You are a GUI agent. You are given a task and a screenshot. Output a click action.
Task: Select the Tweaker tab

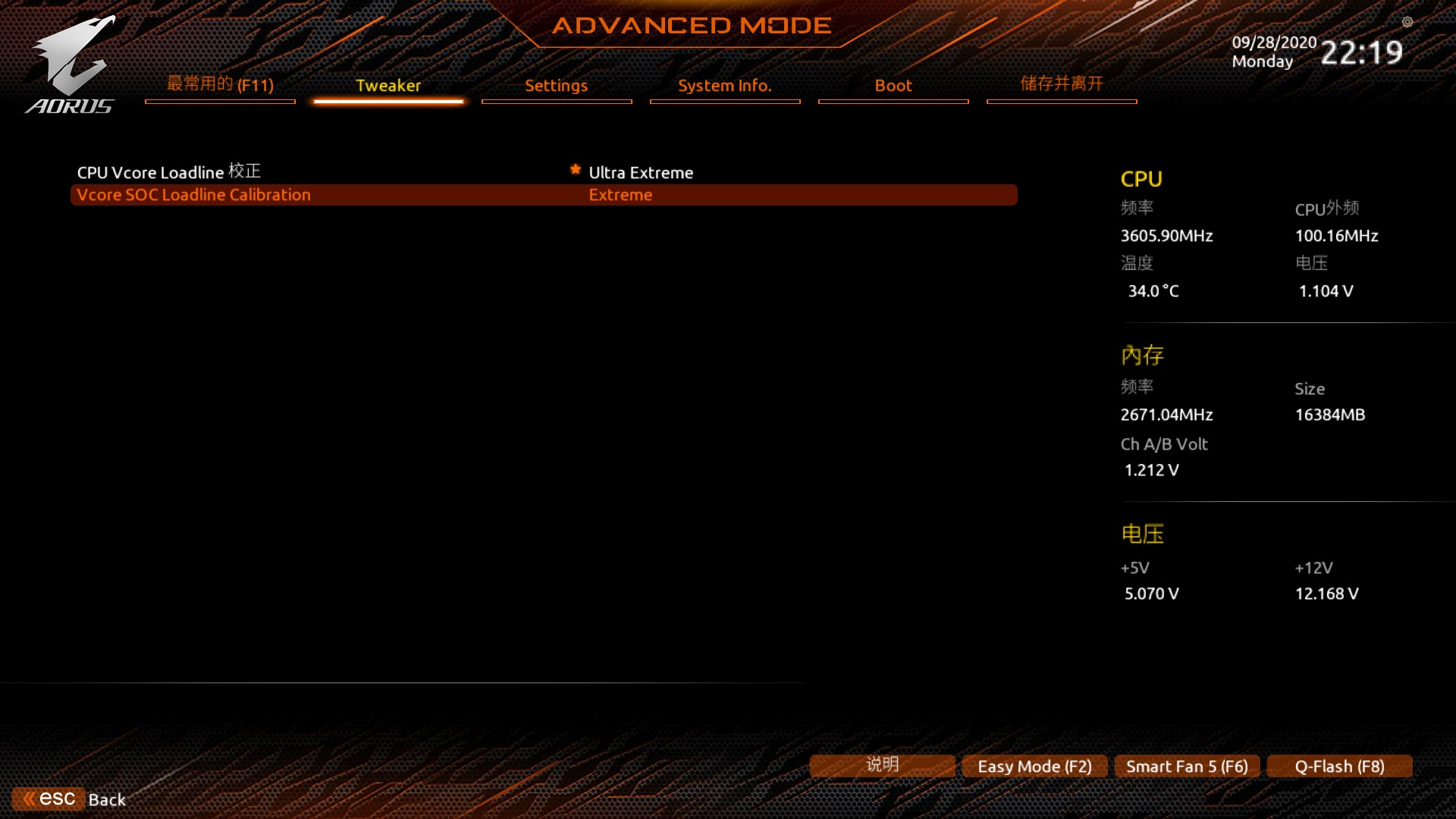388,86
